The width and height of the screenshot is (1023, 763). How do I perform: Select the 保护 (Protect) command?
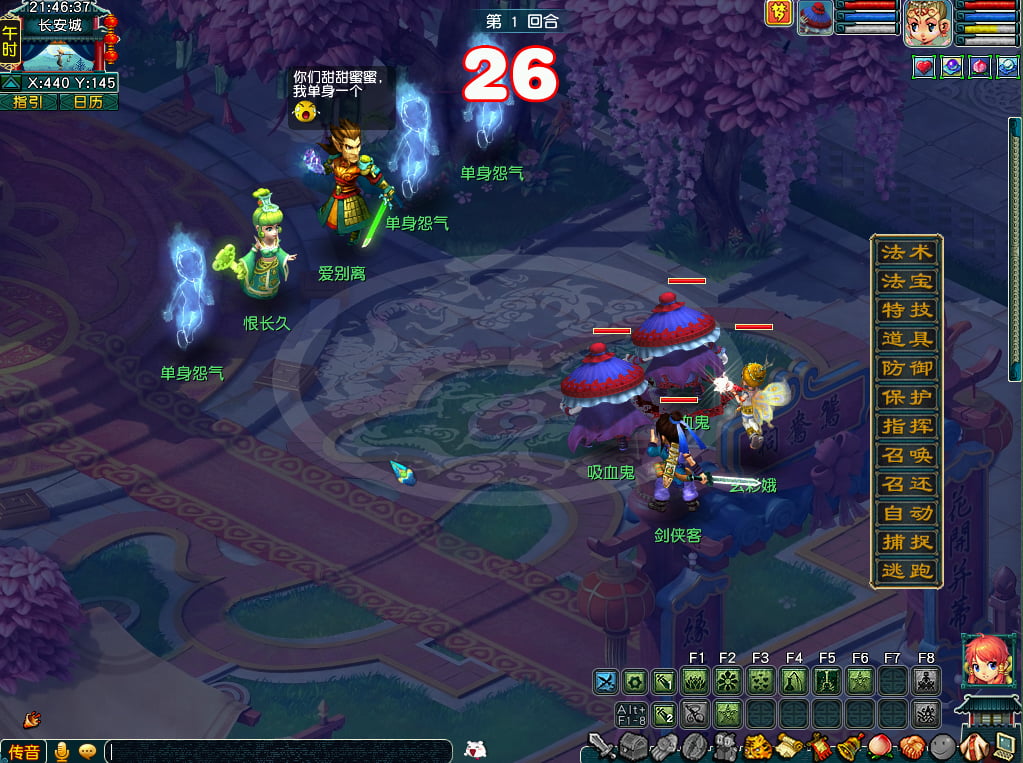[x=906, y=397]
